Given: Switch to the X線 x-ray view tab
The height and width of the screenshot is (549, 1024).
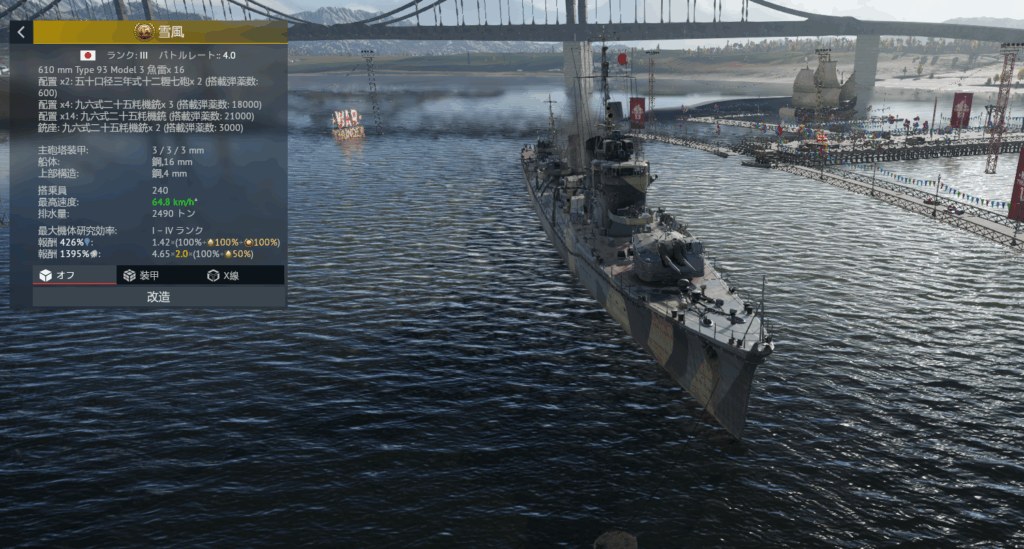Looking at the screenshot, I should pyautogui.click(x=223, y=275).
